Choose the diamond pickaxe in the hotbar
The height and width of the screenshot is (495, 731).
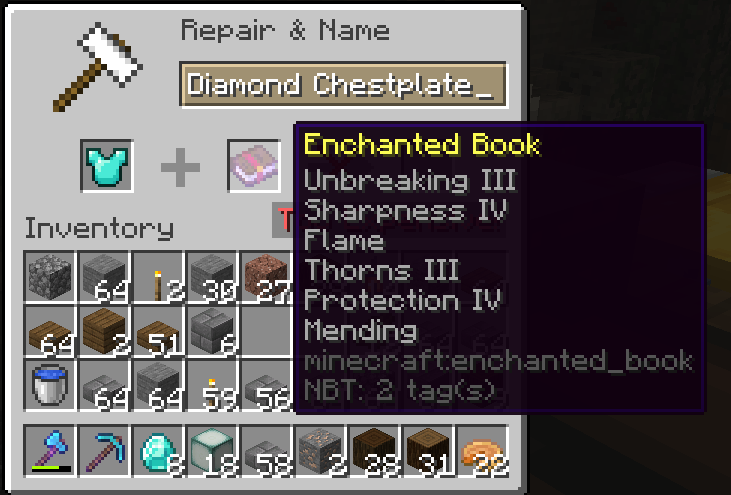point(104,451)
